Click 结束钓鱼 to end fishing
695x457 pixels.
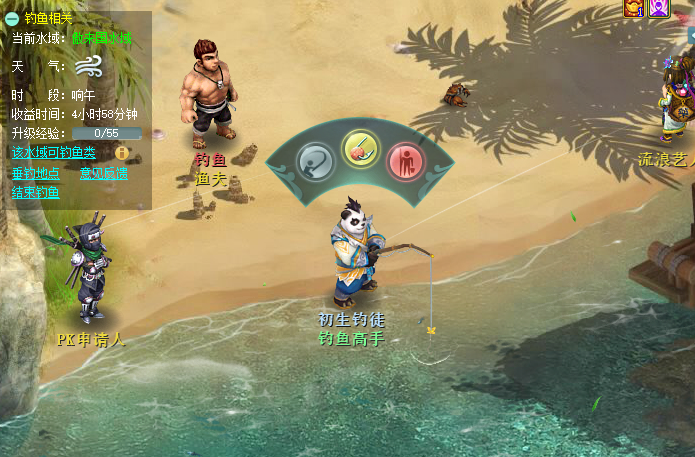click(x=35, y=192)
